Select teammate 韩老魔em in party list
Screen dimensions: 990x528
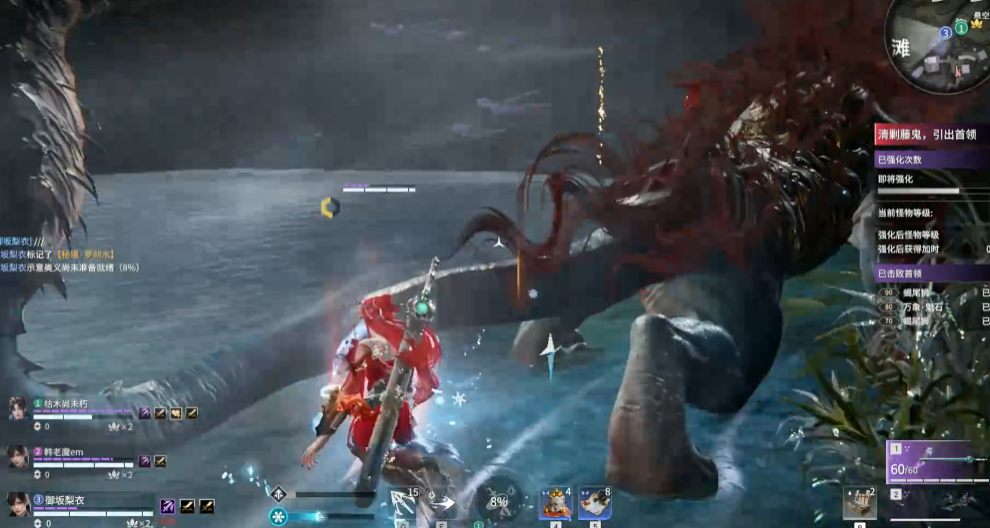(x=63, y=451)
